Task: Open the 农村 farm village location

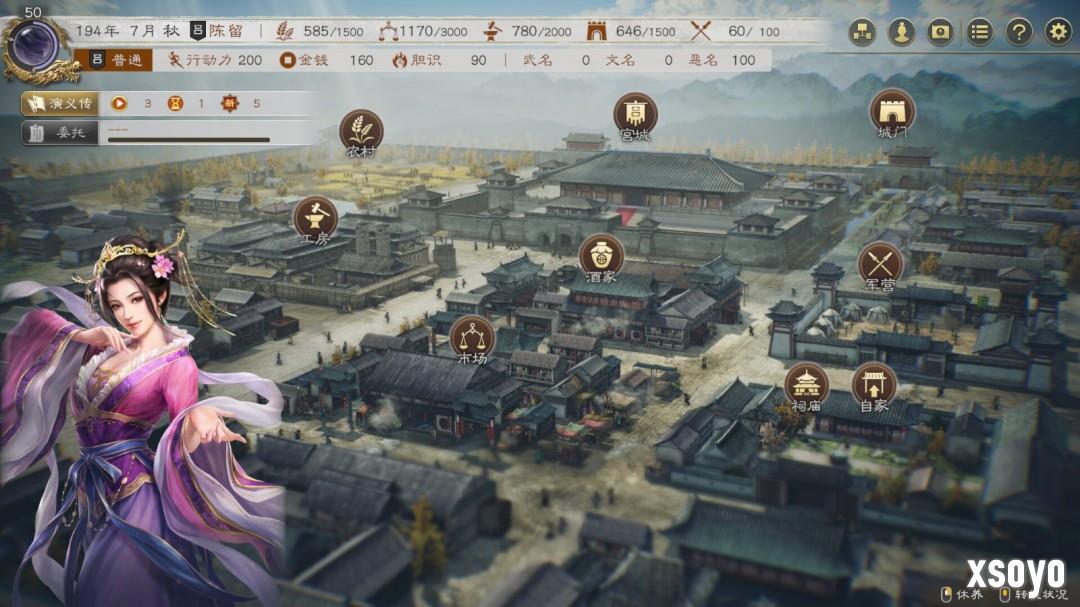Action: tap(361, 131)
